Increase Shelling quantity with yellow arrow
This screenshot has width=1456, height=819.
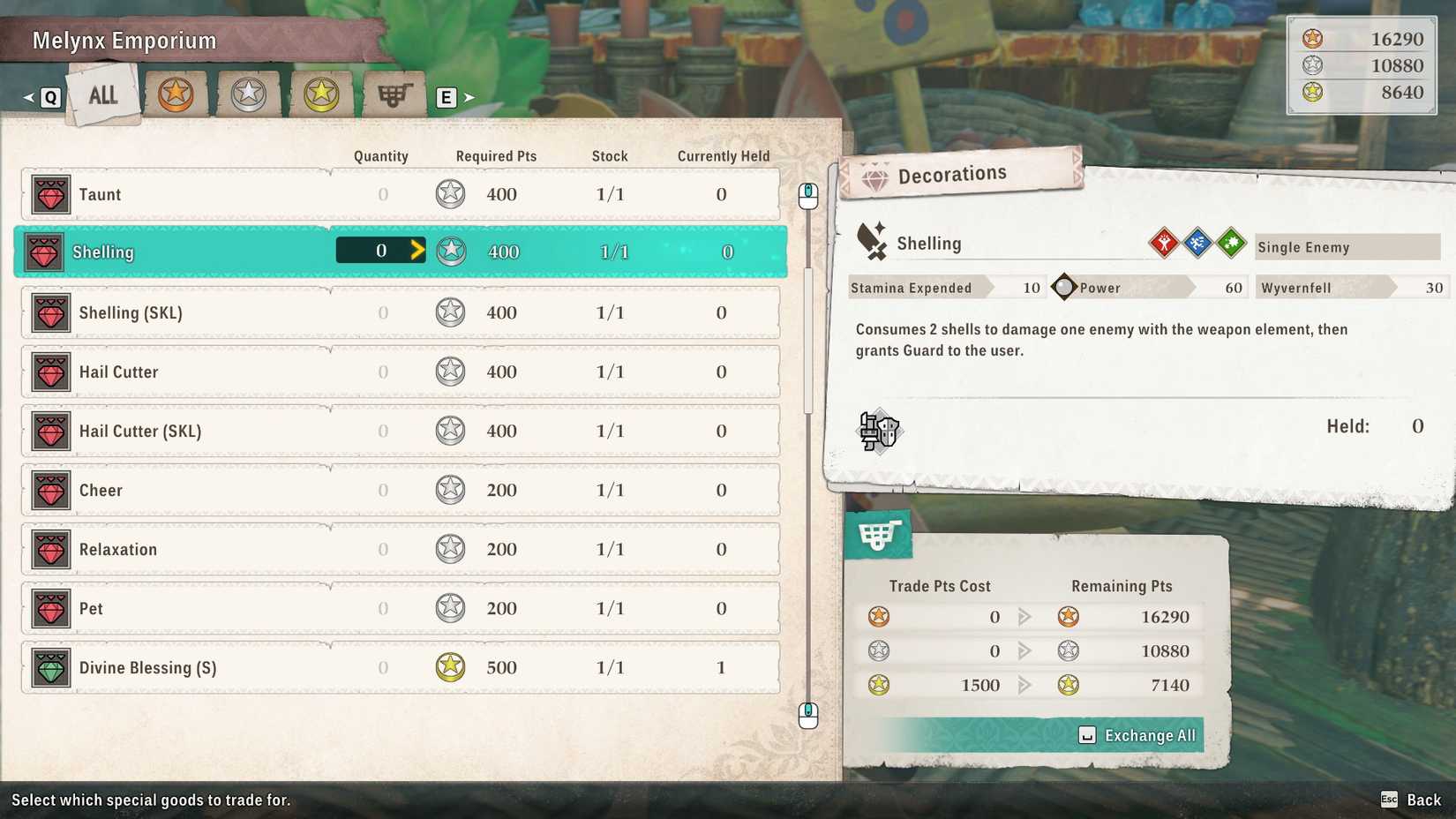click(x=417, y=251)
